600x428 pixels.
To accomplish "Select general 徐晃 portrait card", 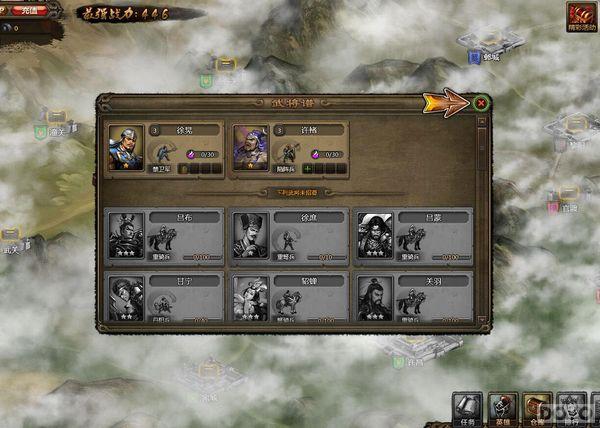I will click(x=127, y=148).
